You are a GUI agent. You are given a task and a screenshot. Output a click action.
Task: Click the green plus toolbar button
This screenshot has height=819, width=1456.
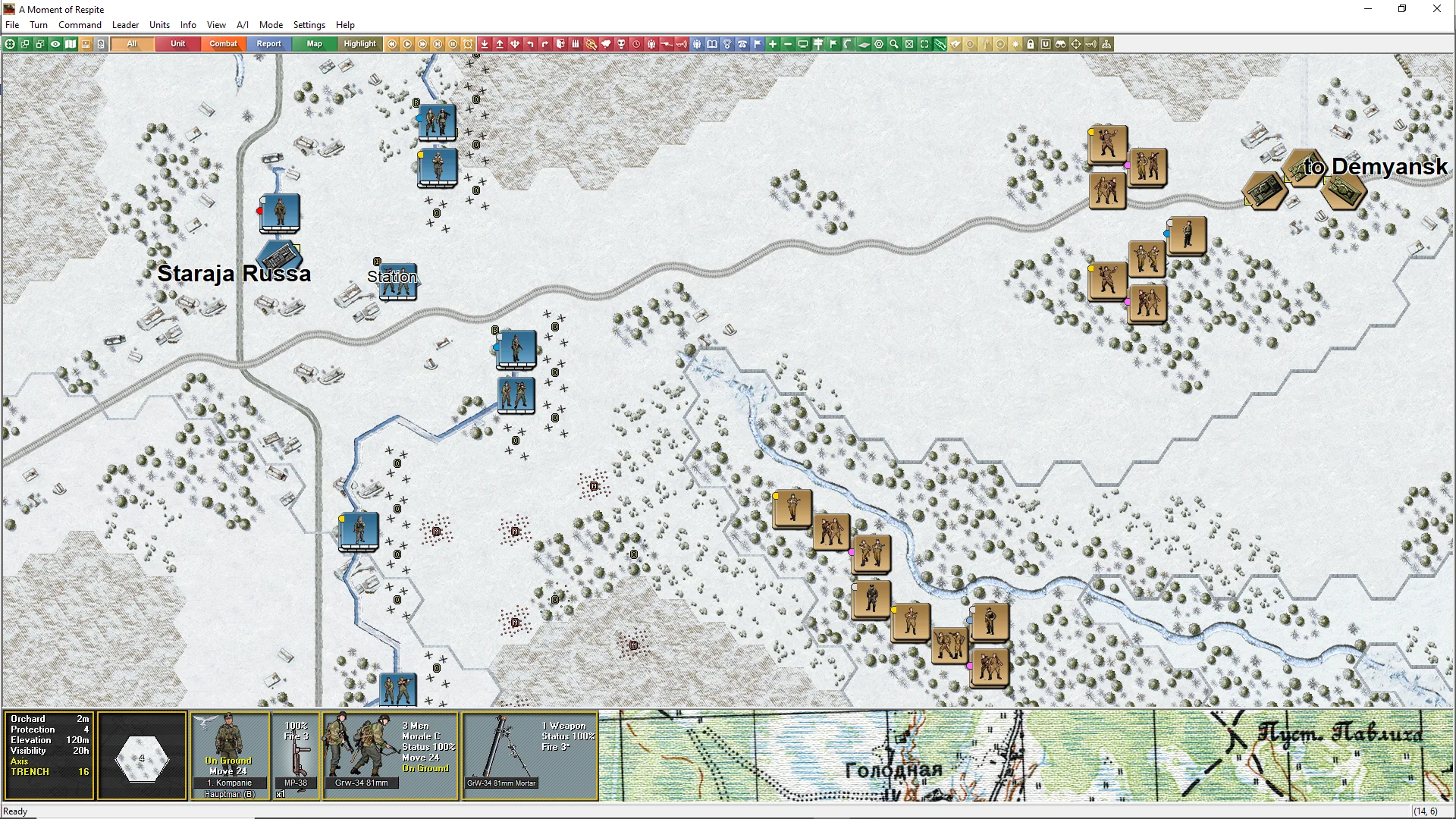pos(773,44)
